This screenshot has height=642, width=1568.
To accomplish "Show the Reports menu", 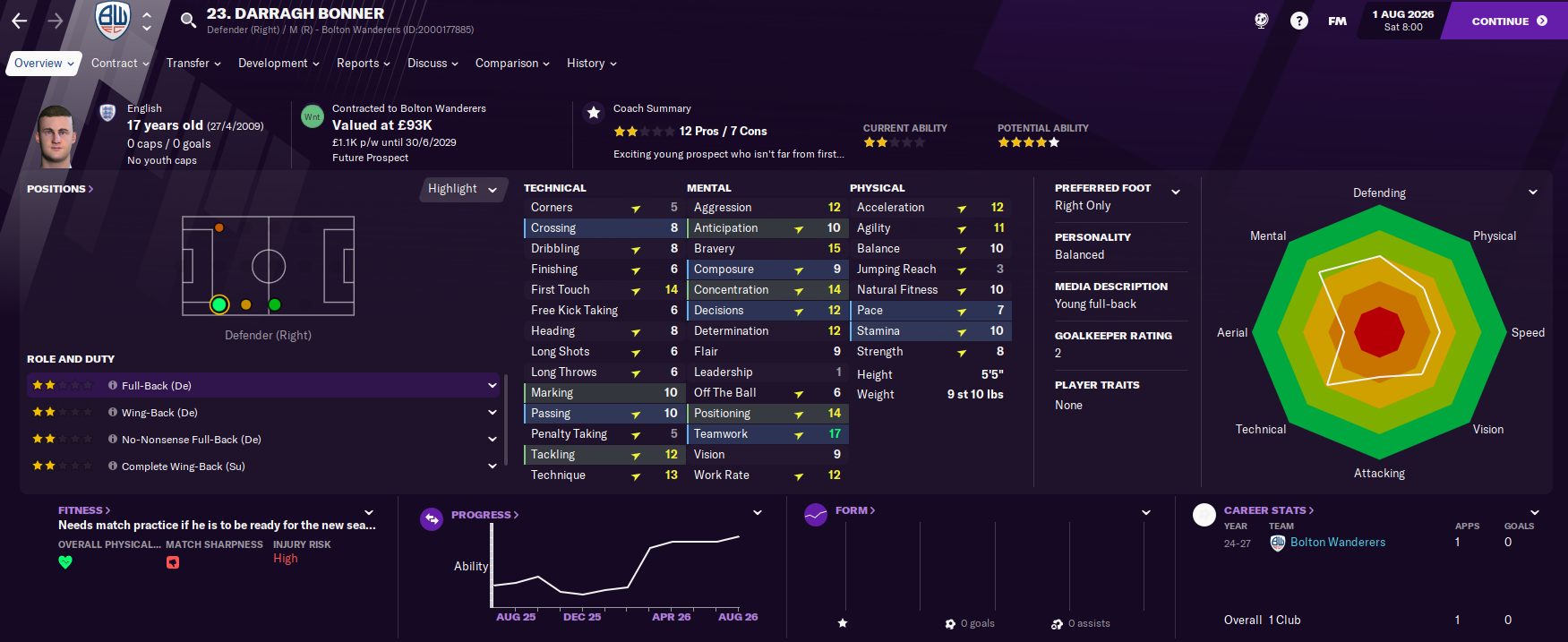I will point(363,64).
